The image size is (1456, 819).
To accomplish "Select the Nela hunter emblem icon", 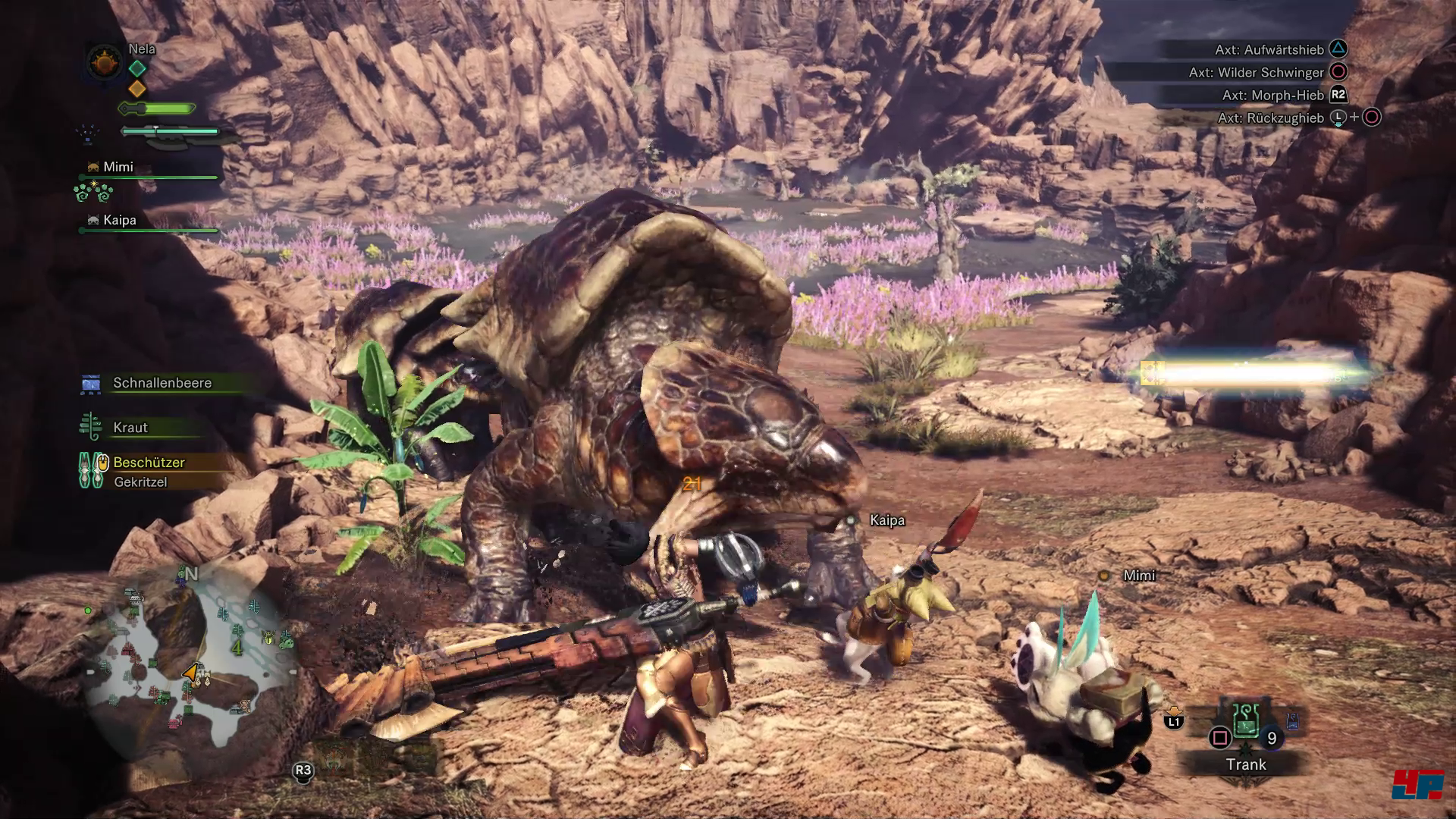I will [103, 62].
